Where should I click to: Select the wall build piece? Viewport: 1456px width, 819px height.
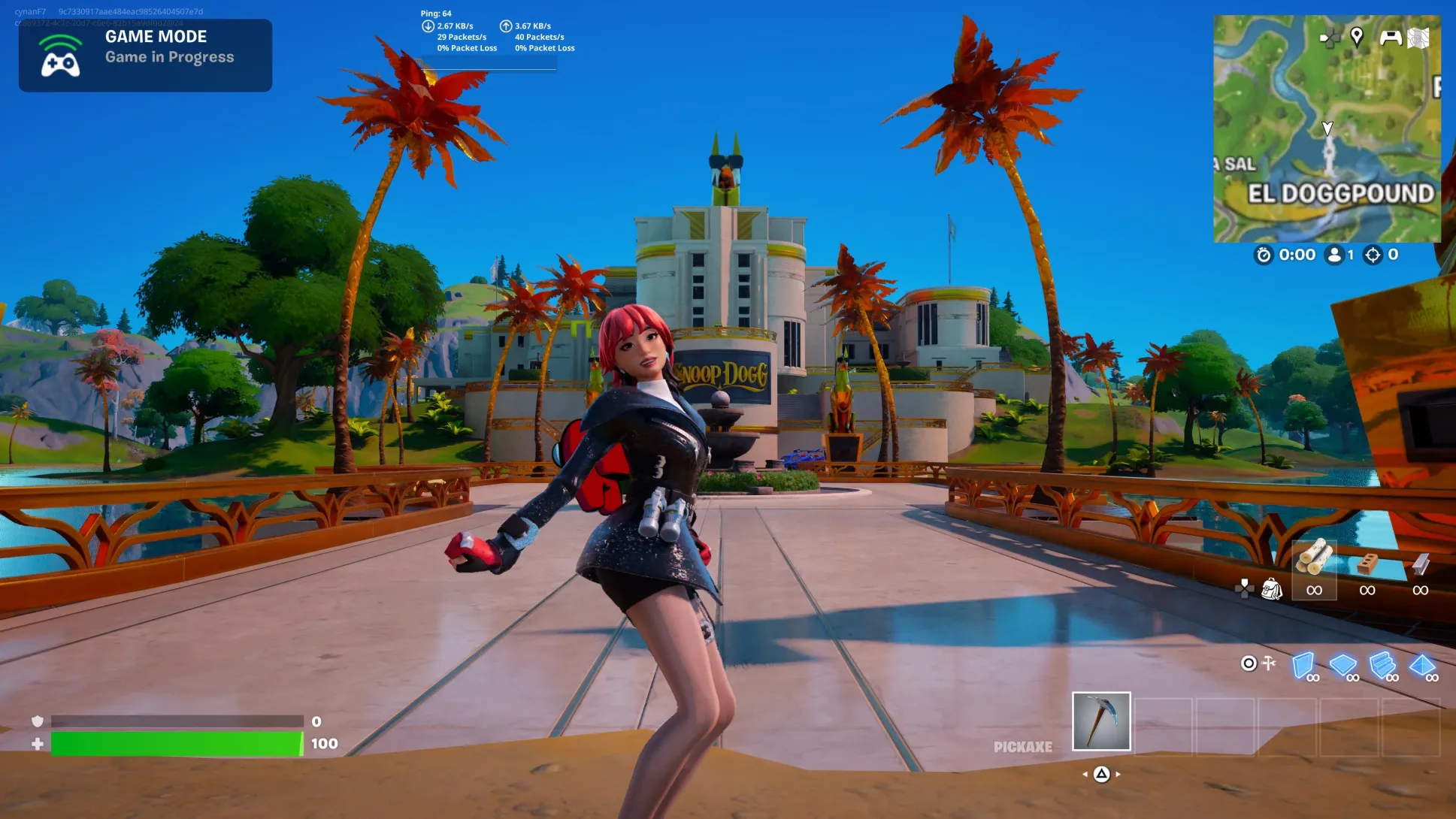[1303, 665]
